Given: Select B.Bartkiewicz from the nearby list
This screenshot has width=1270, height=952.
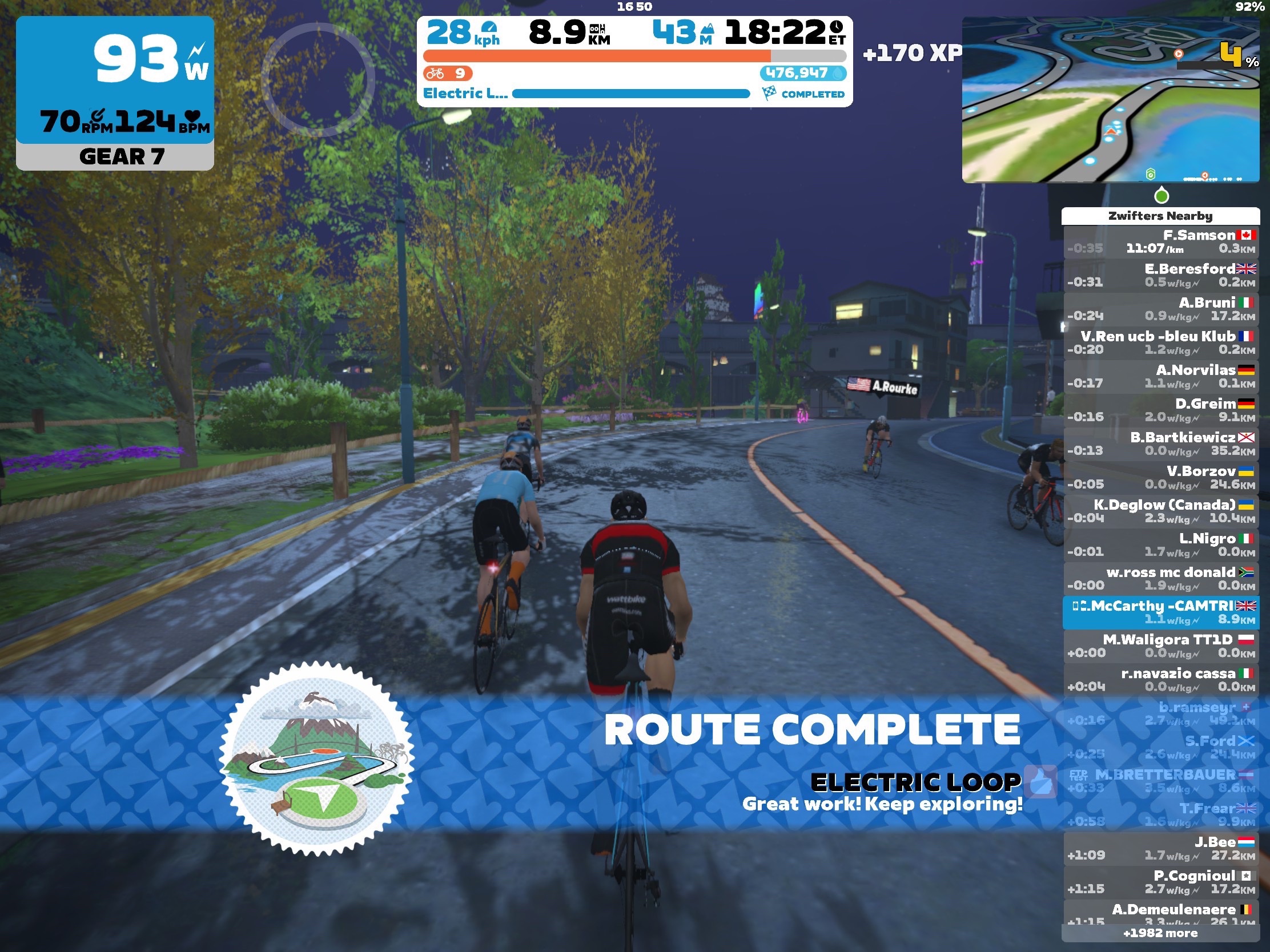Looking at the screenshot, I should (1160, 443).
